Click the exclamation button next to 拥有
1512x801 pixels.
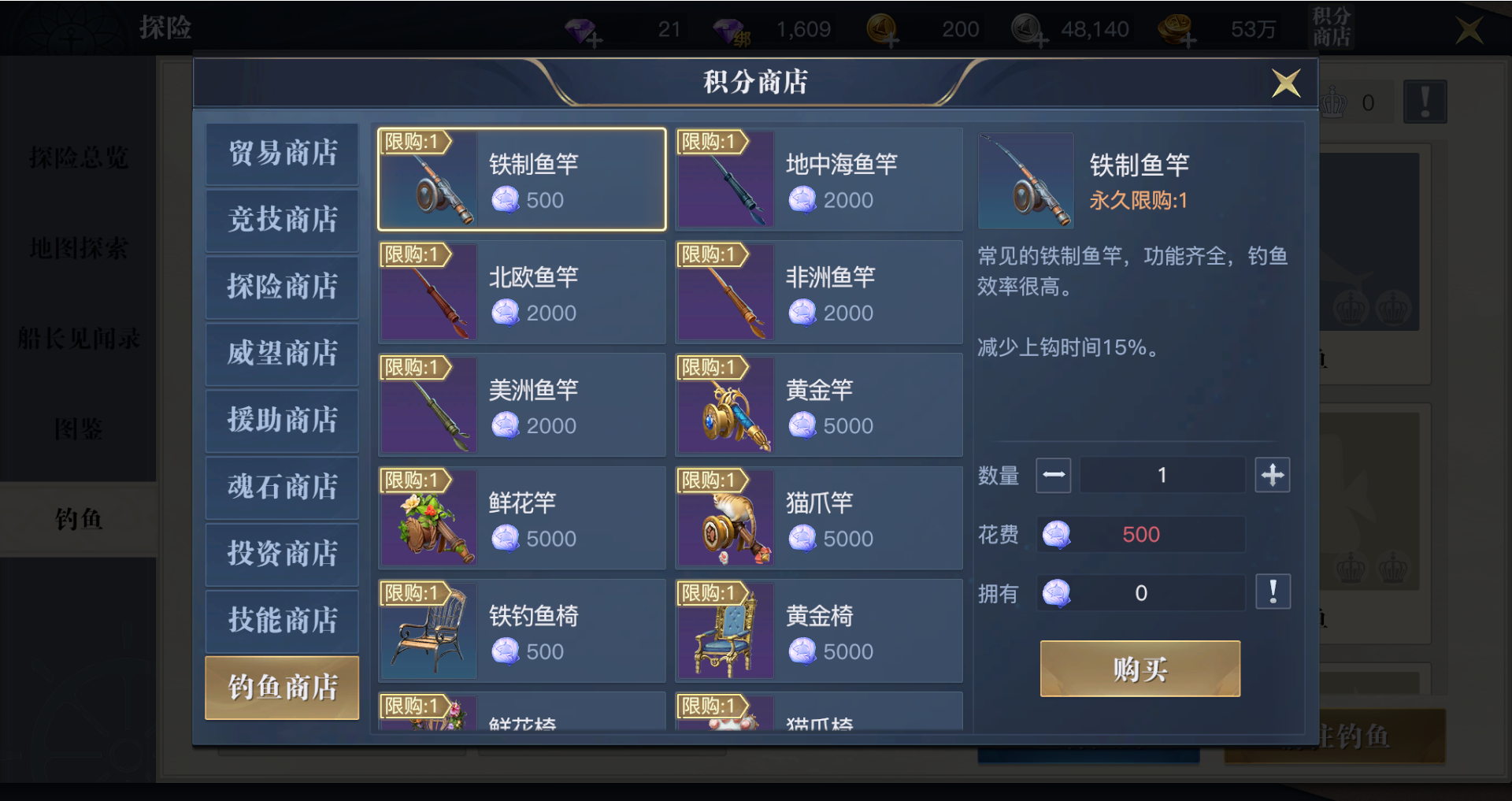click(1273, 591)
